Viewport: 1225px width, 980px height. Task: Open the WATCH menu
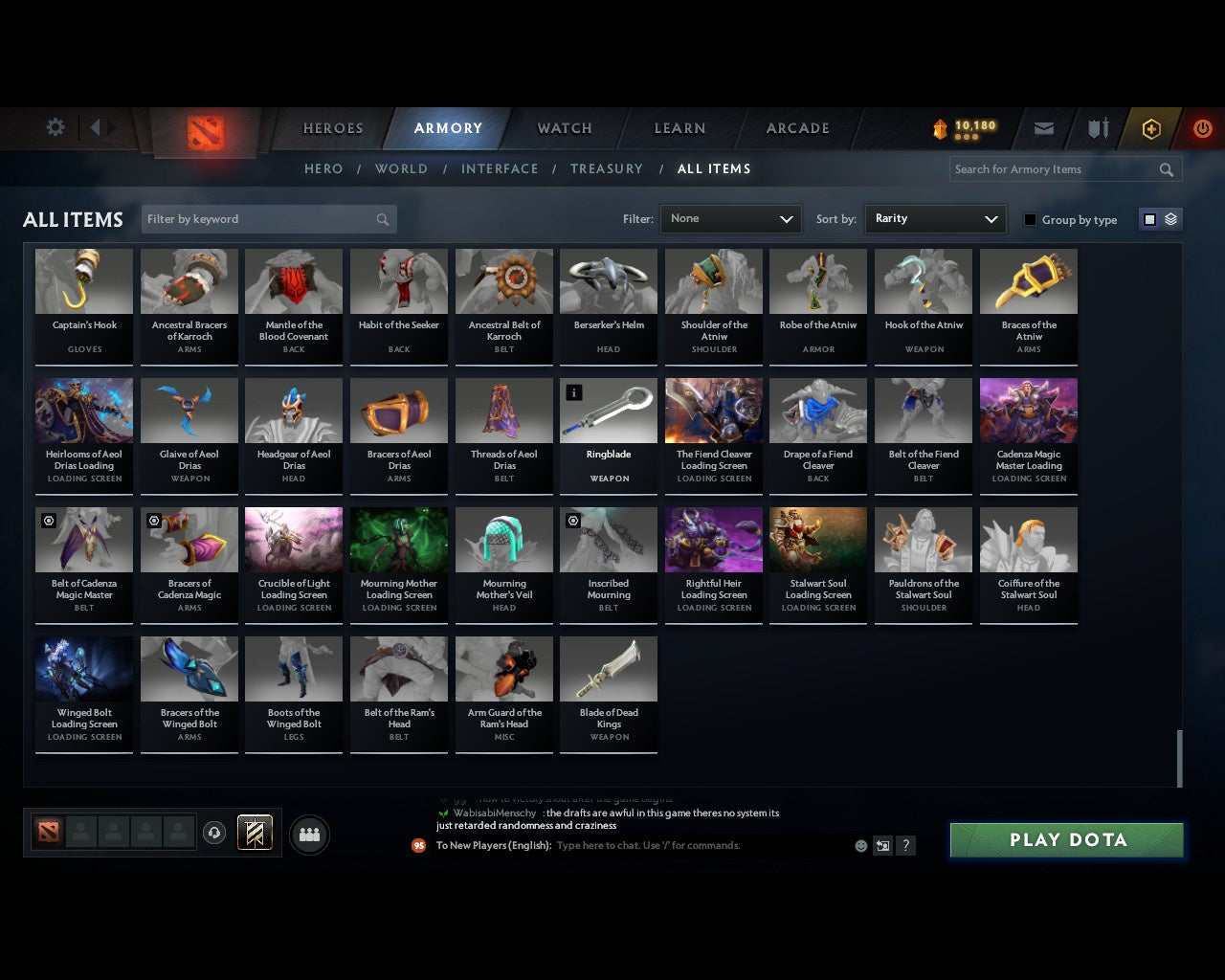click(564, 128)
